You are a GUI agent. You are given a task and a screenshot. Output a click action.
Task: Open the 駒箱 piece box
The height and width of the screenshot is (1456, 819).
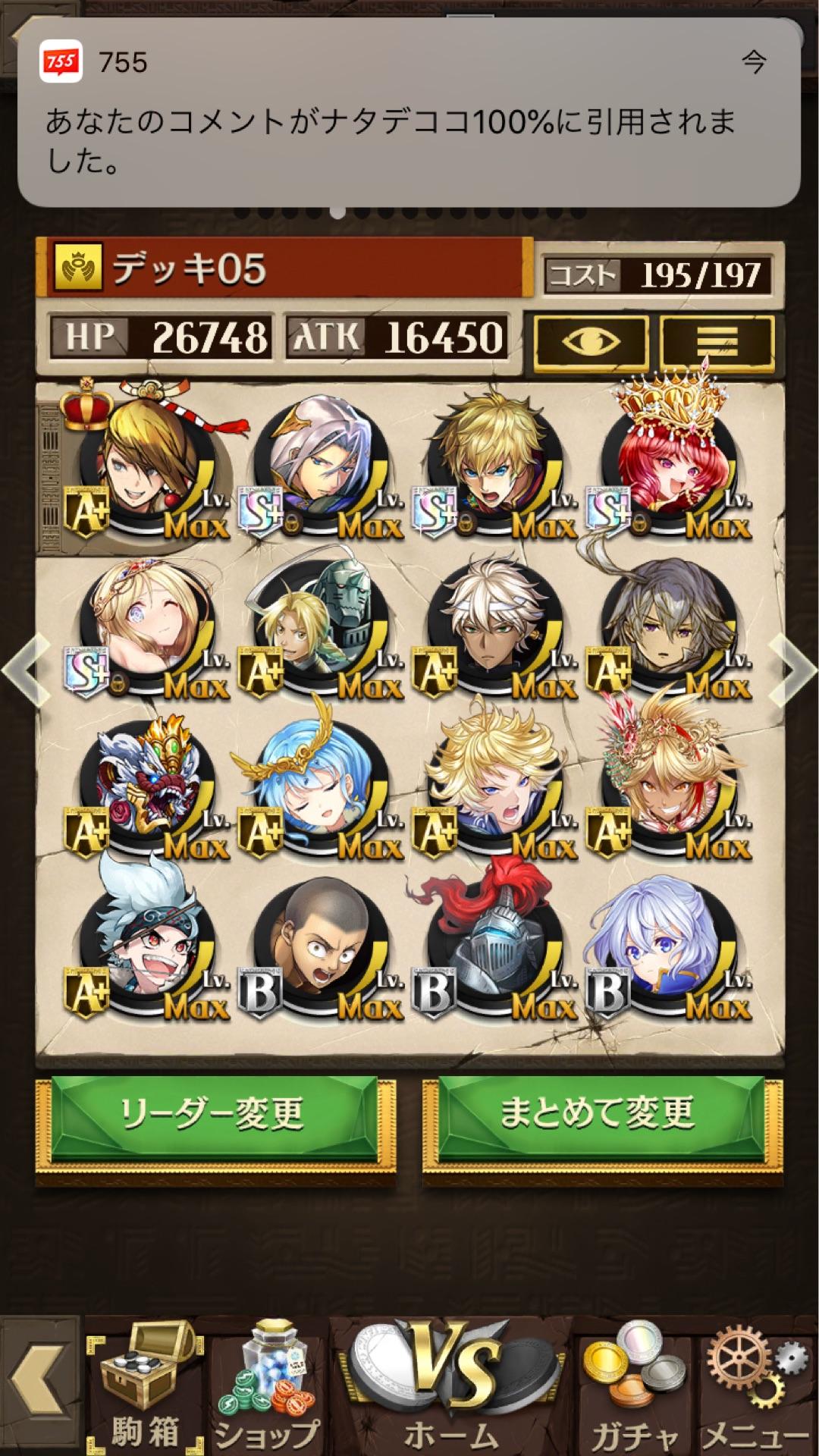point(144,1388)
